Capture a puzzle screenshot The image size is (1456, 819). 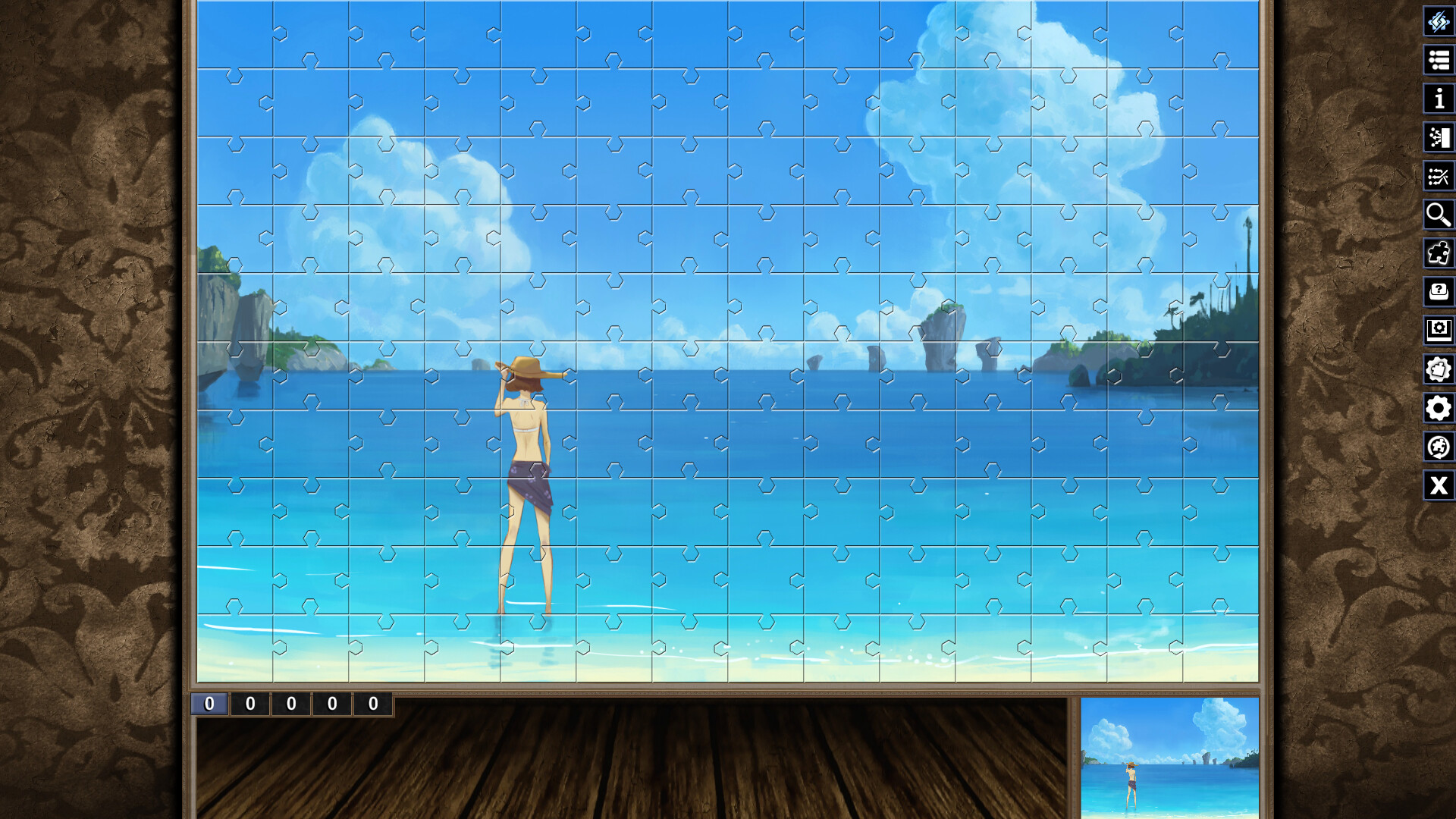click(x=1439, y=328)
